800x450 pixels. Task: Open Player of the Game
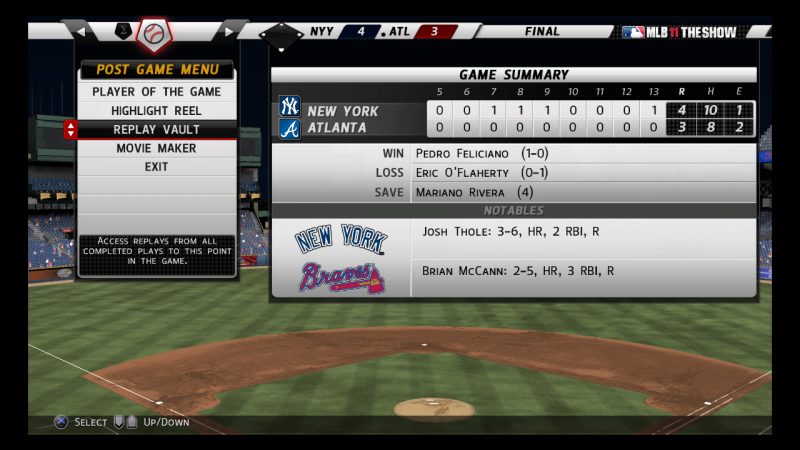(156, 92)
